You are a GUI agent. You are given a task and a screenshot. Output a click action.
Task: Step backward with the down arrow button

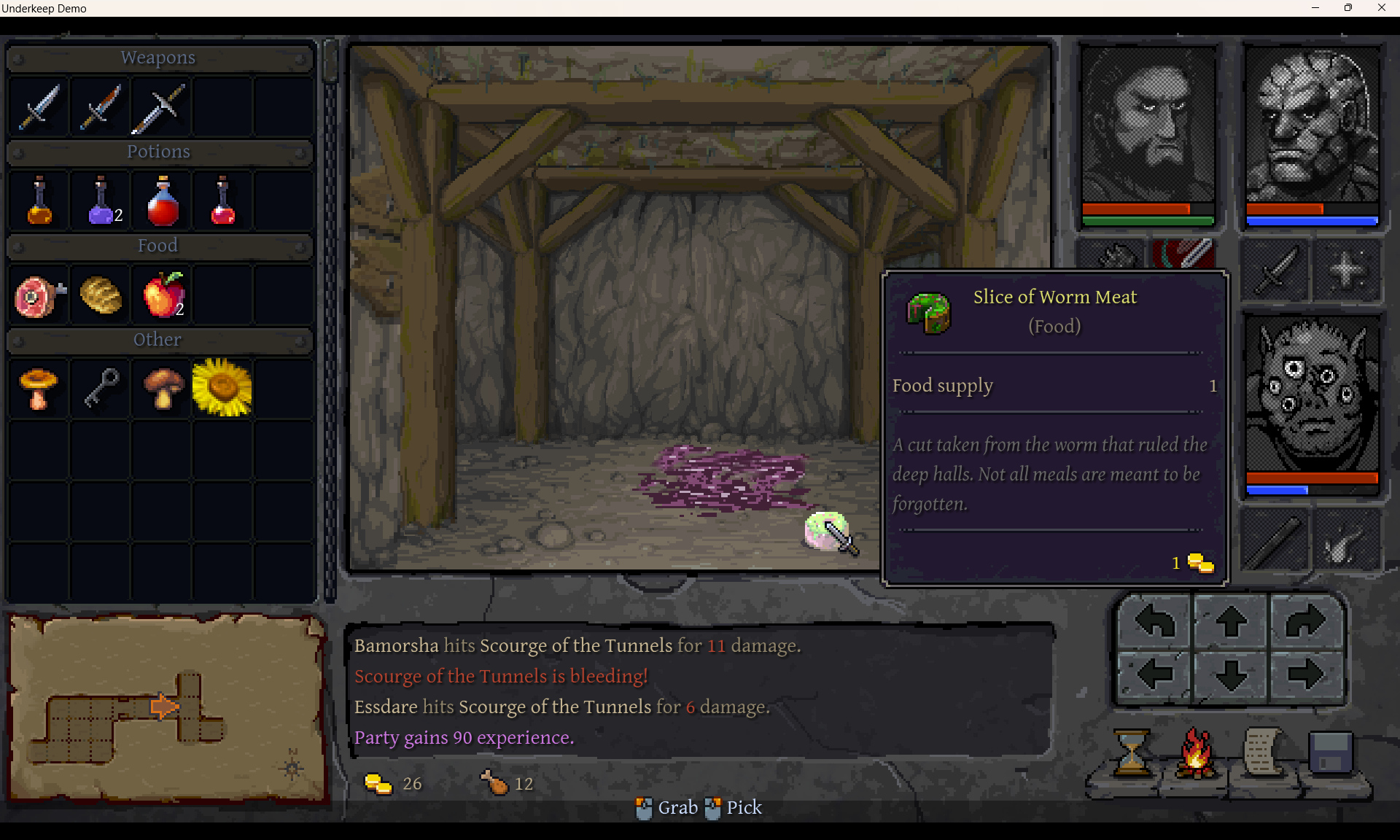click(1231, 674)
